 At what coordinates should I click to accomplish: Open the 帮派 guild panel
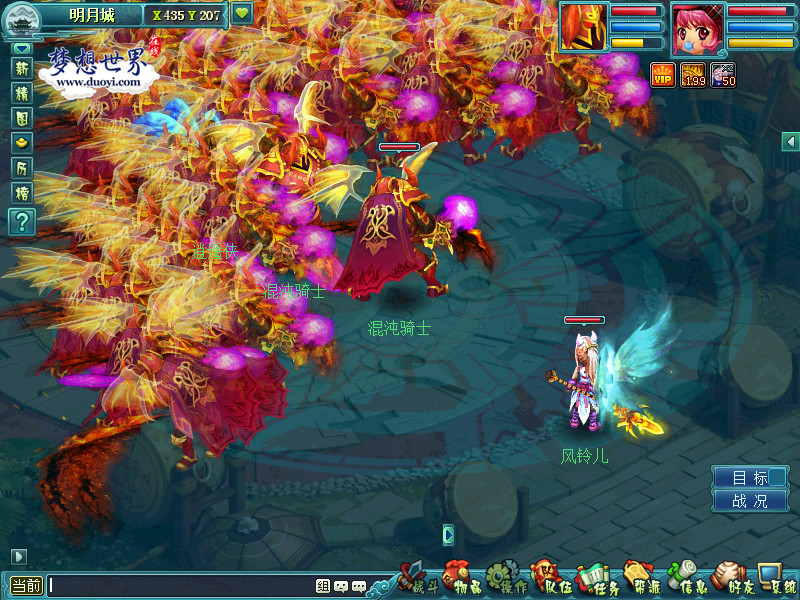click(639, 578)
